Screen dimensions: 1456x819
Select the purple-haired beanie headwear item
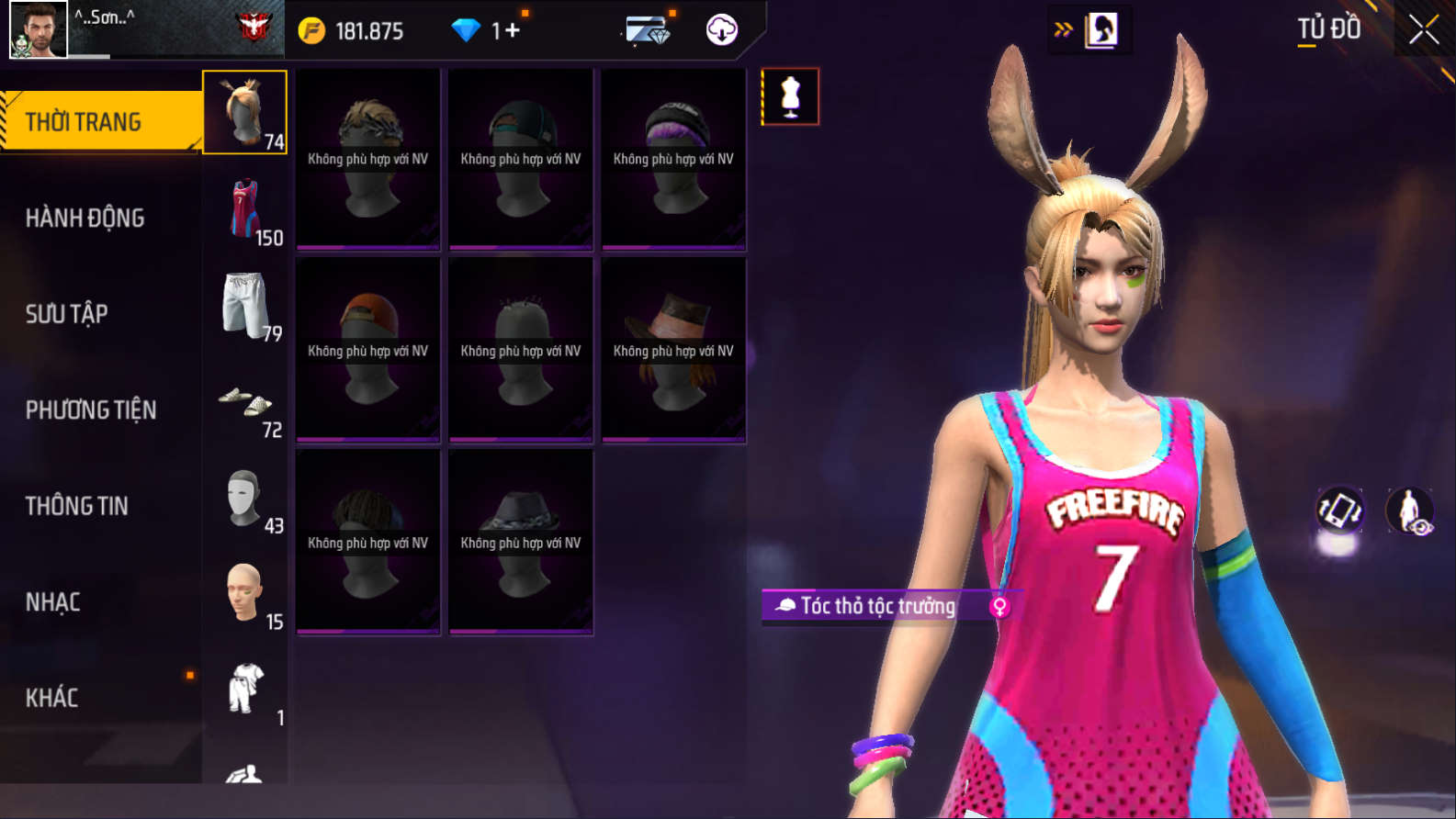pyautogui.click(x=673, y=158)
